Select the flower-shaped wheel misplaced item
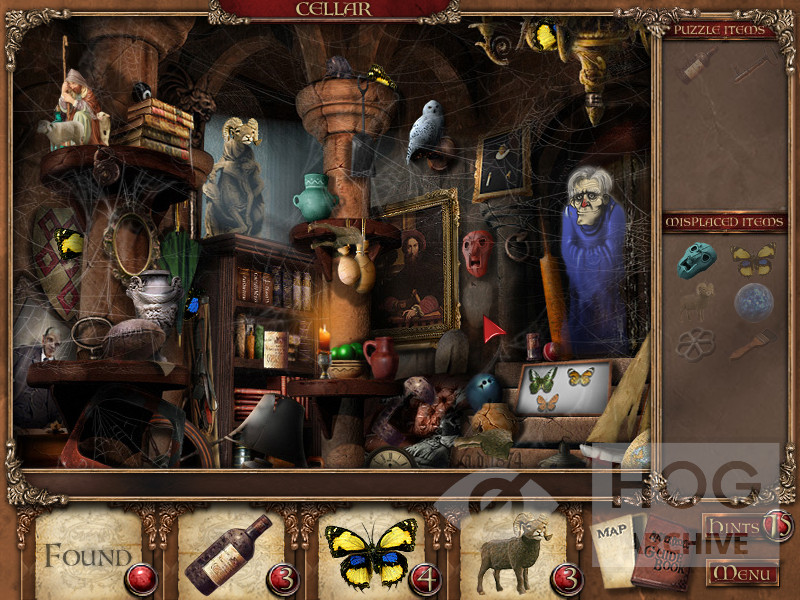This screenshot has height=600, width=800. click(x=695, y=344)
